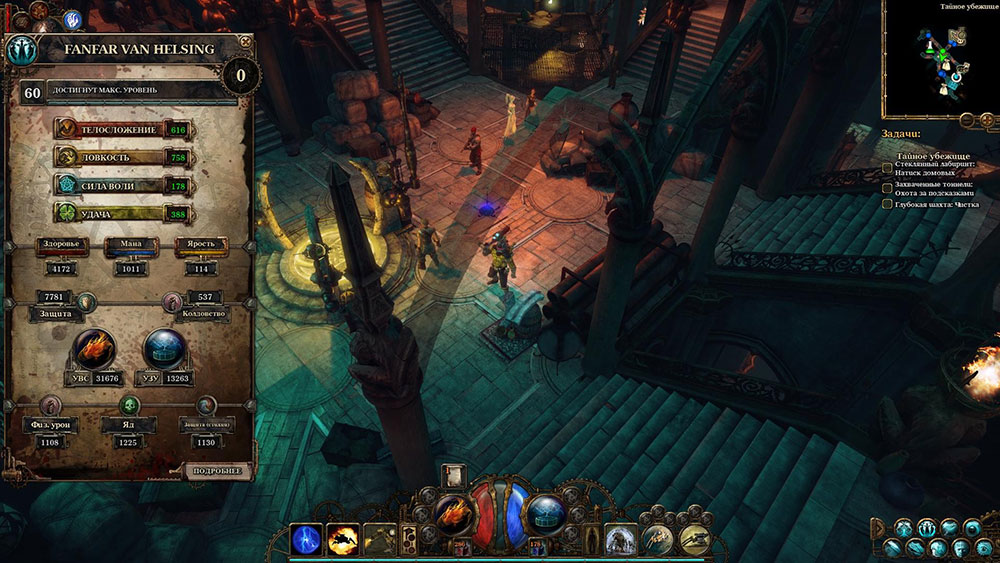Viewport: 1000px width, 563px height.
Task: Toggle the Захваченные тоннели quest checkbox
Action: click(x=887, y=186)
